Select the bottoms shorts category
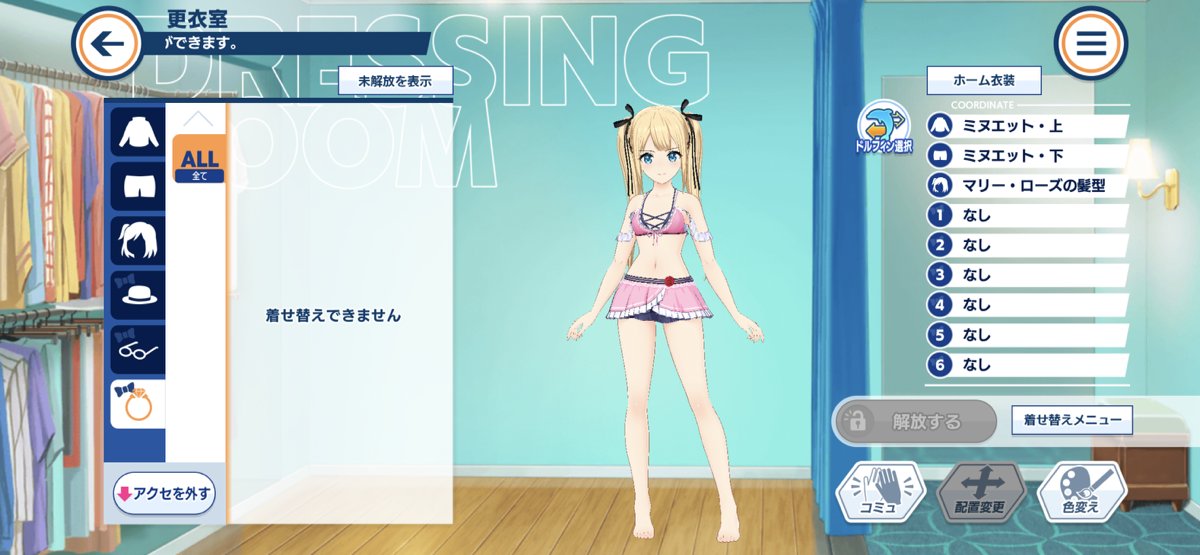Screen dimensions: 1200x555 click(137, 186)
